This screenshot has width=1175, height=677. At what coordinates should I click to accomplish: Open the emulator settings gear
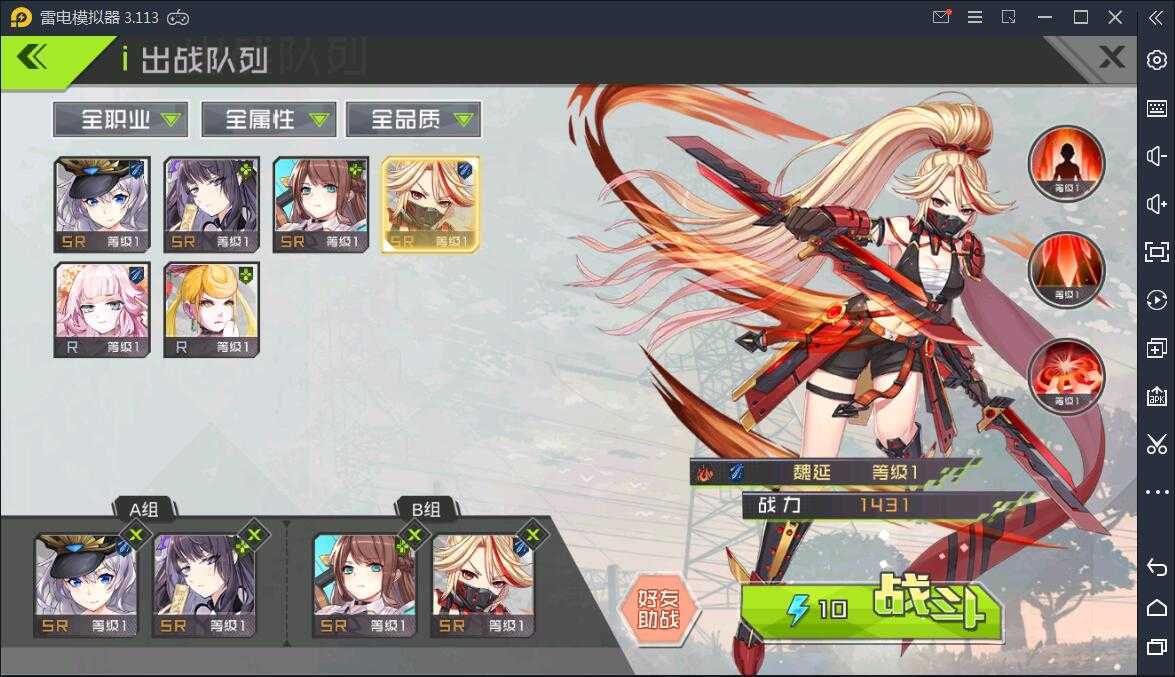pyautogui.click(x=1156, y=60)
